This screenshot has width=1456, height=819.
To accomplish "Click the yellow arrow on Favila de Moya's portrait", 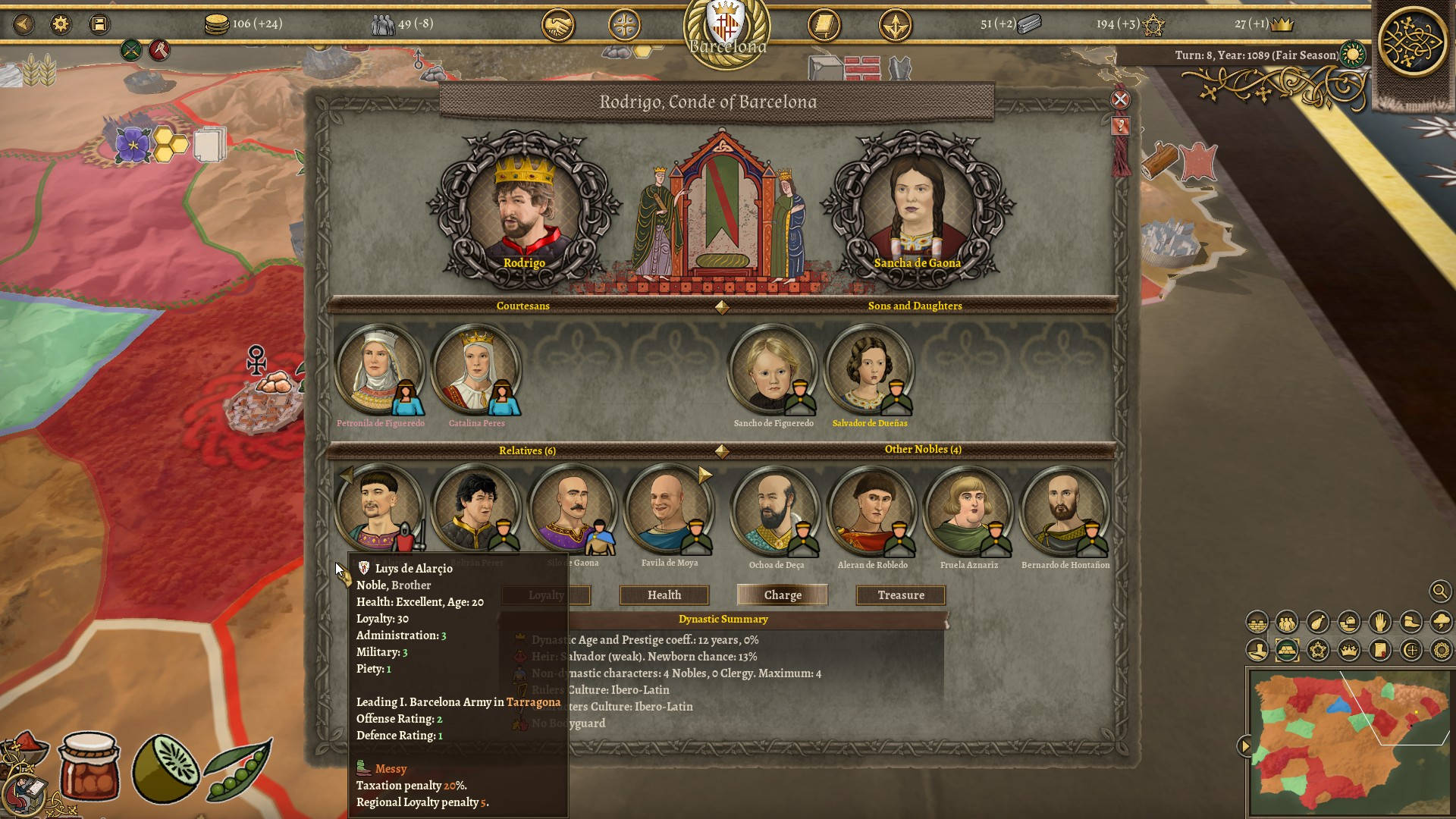I will click(x=703, y=474).
